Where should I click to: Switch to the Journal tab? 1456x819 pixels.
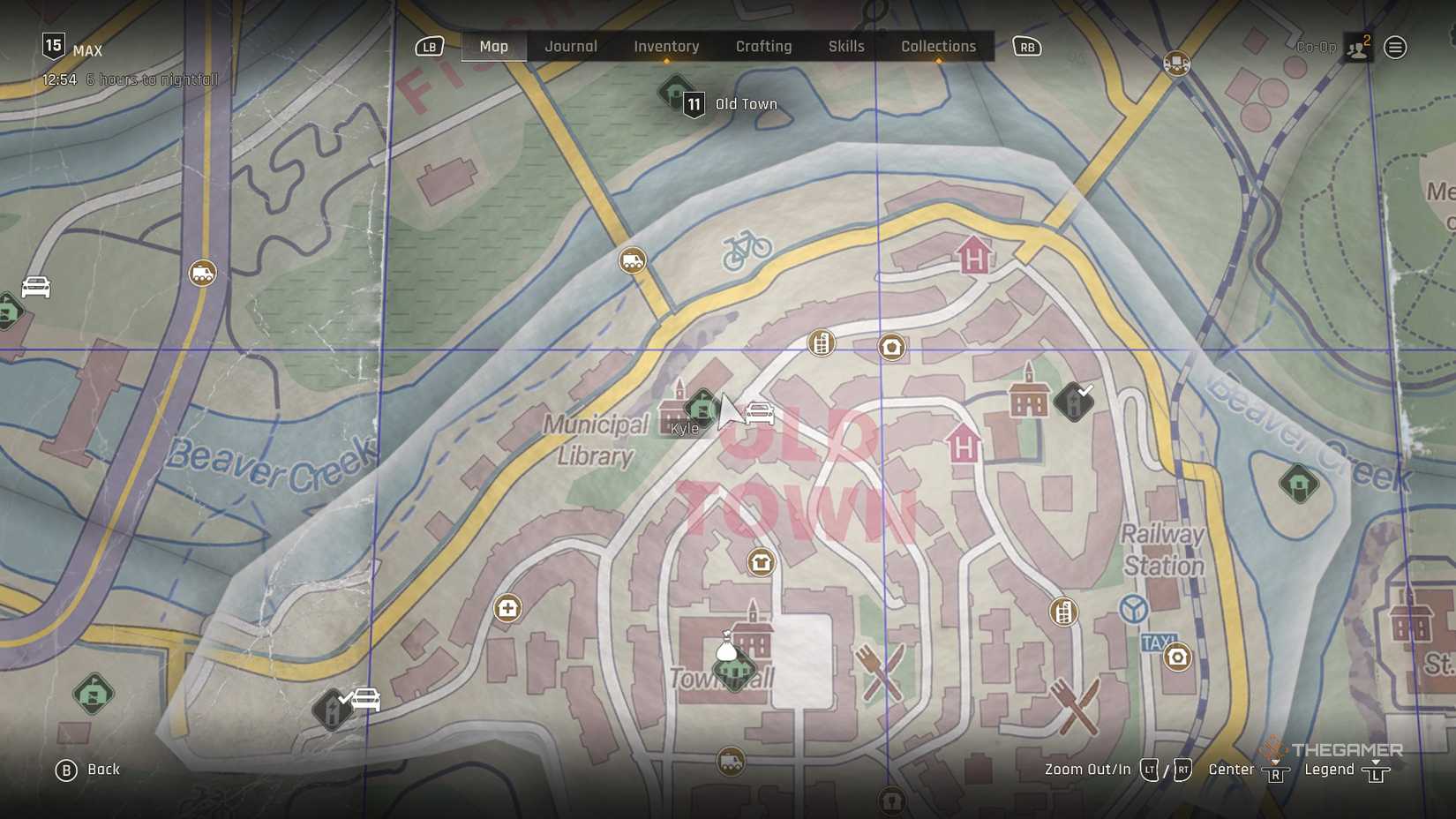[571, 46]
